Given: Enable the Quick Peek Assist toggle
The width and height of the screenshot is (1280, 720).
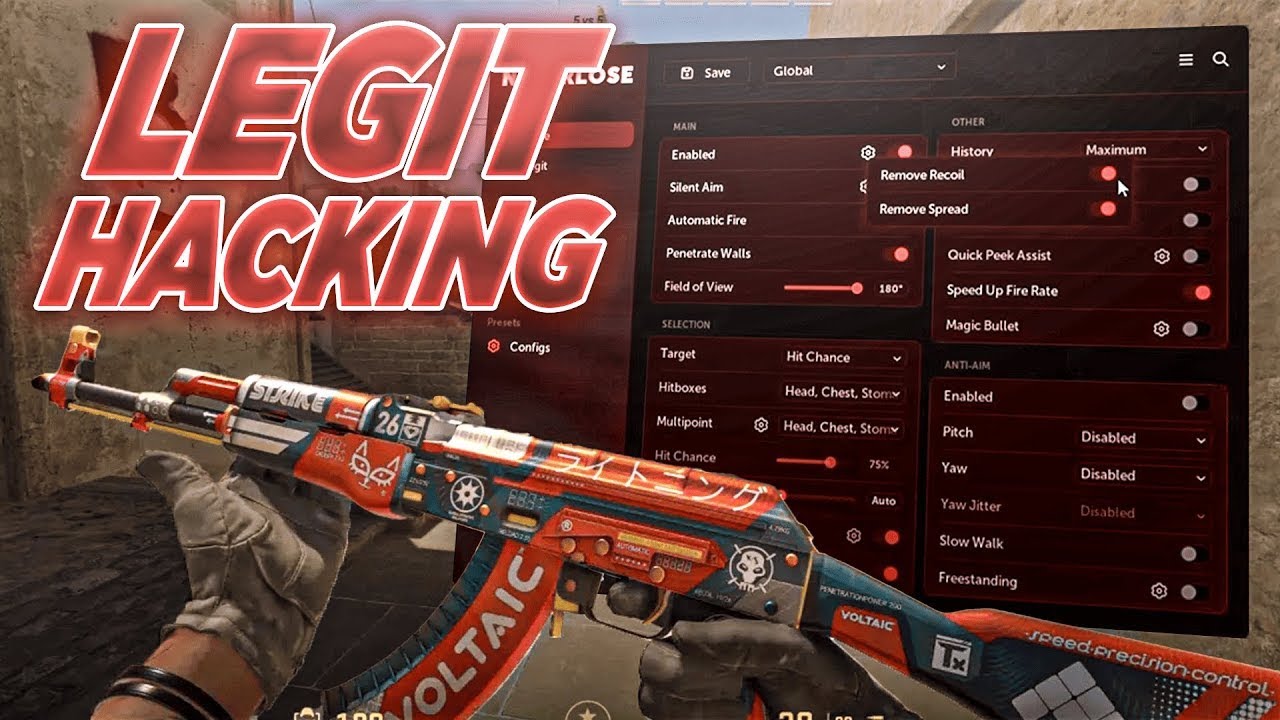Looking at the screenshot, I should [x=1191, y=256].
